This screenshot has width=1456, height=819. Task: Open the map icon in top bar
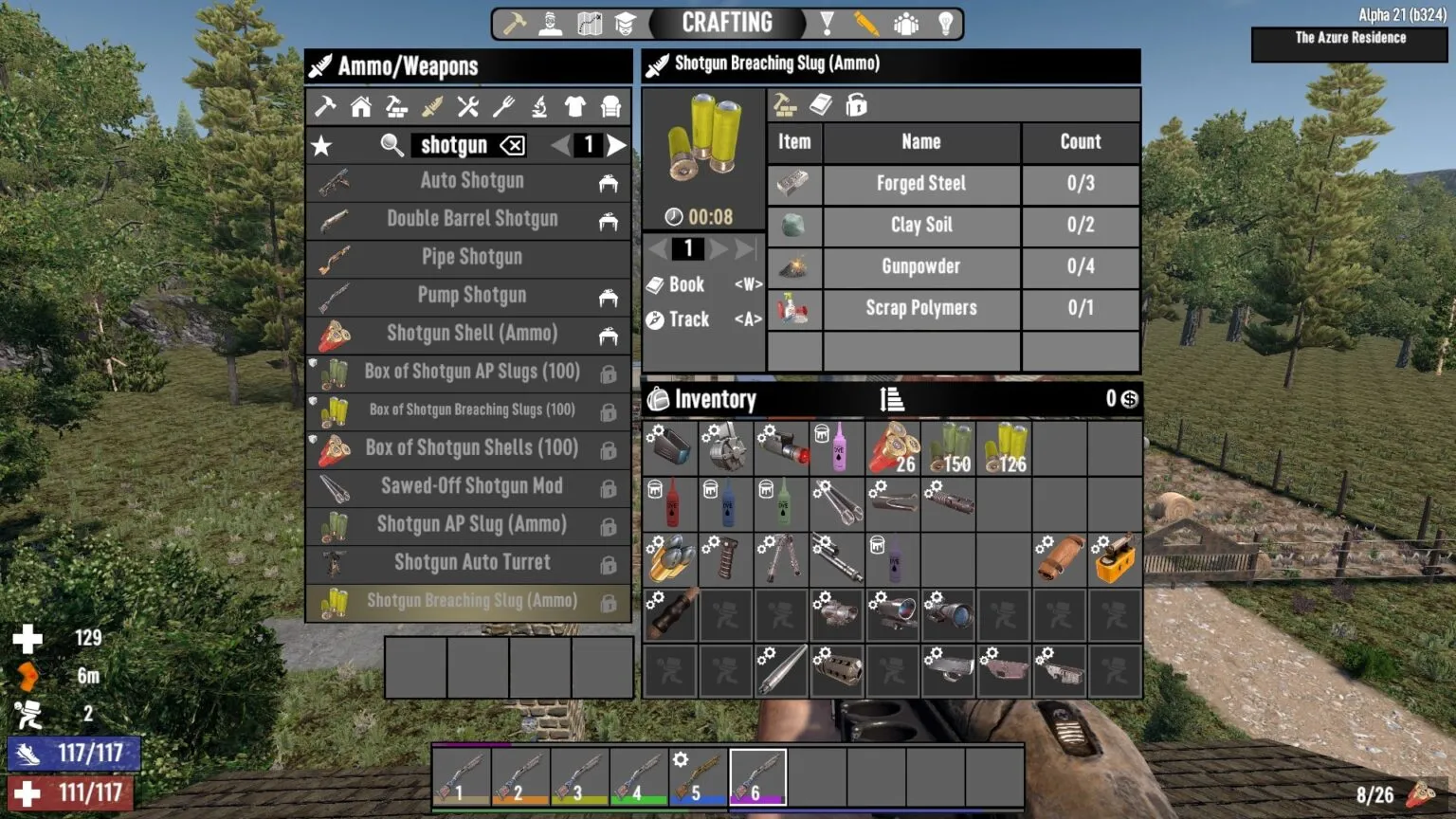pyautogui.click(x=590, y=22)
